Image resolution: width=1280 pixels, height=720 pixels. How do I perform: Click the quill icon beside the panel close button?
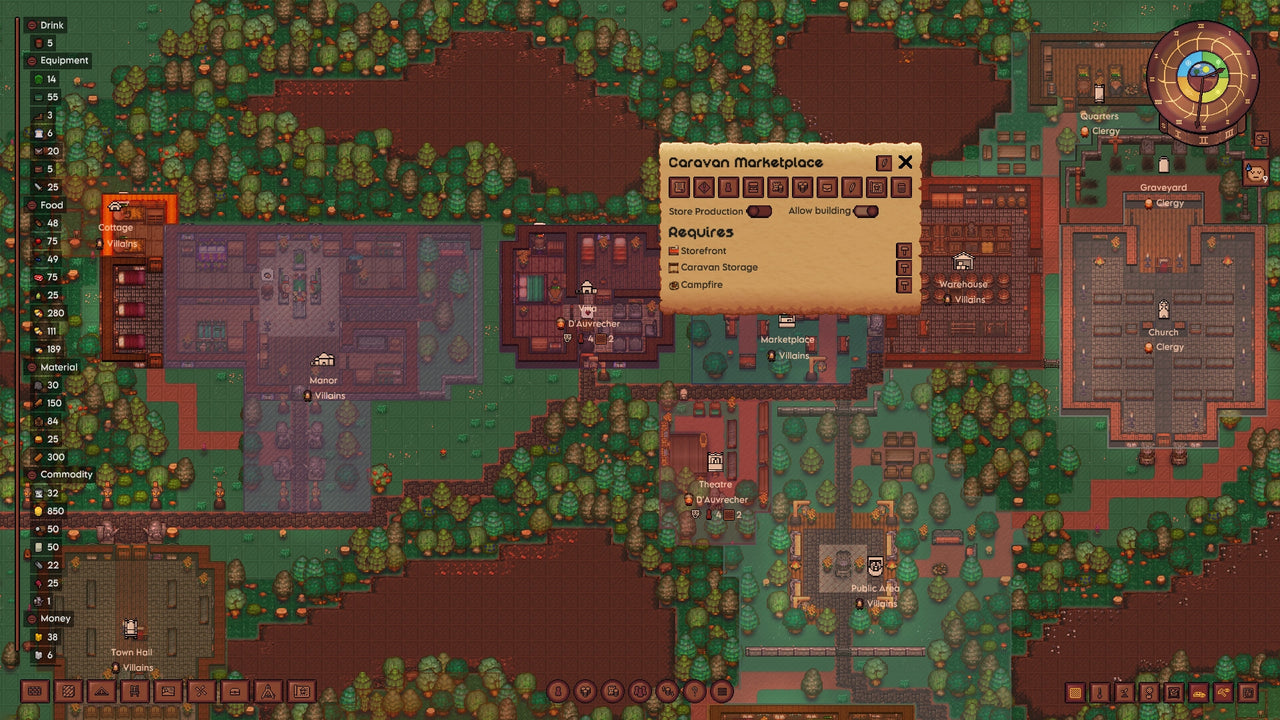point(884,163)
